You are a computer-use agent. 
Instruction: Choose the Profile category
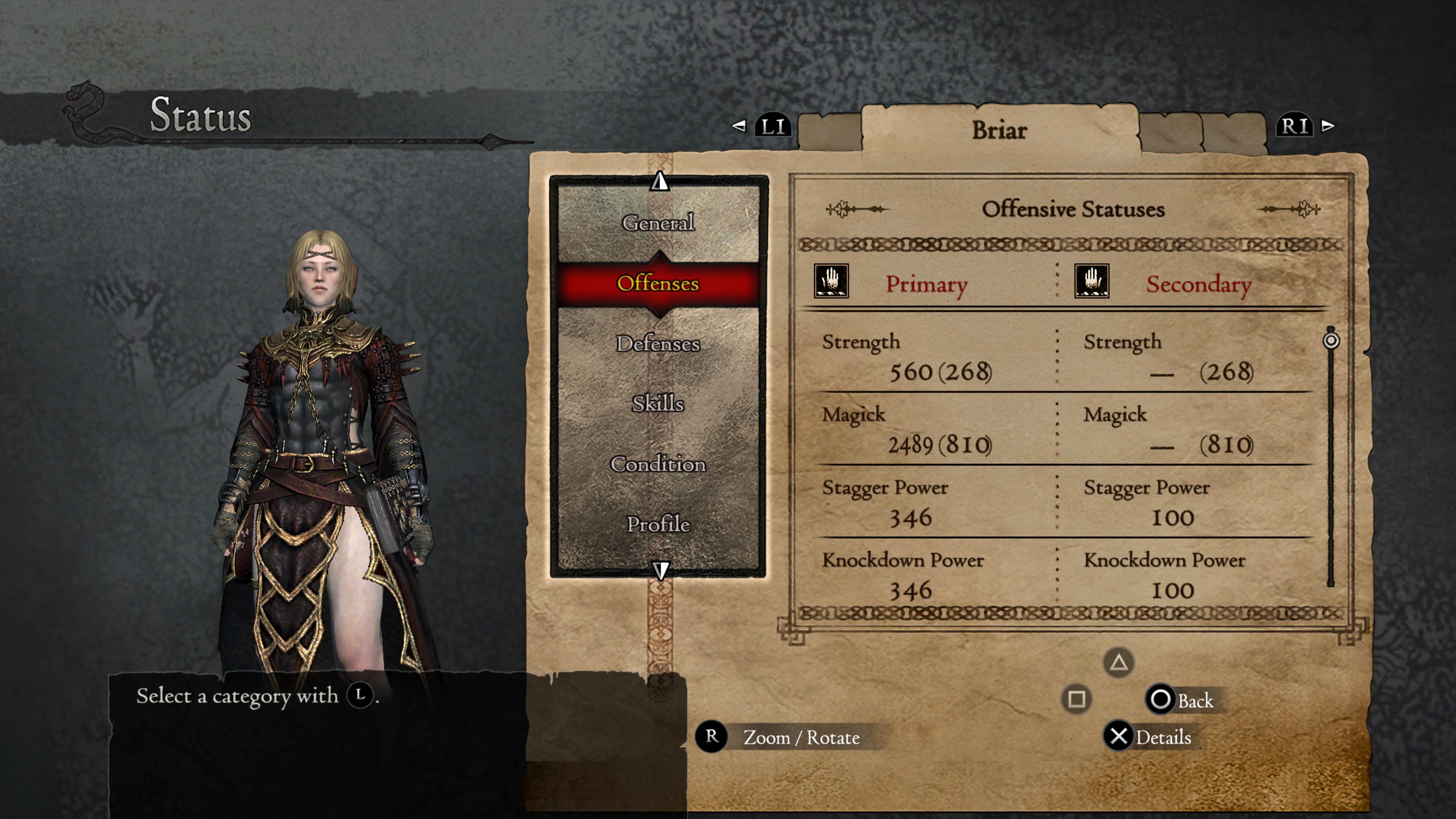[658, 524]
